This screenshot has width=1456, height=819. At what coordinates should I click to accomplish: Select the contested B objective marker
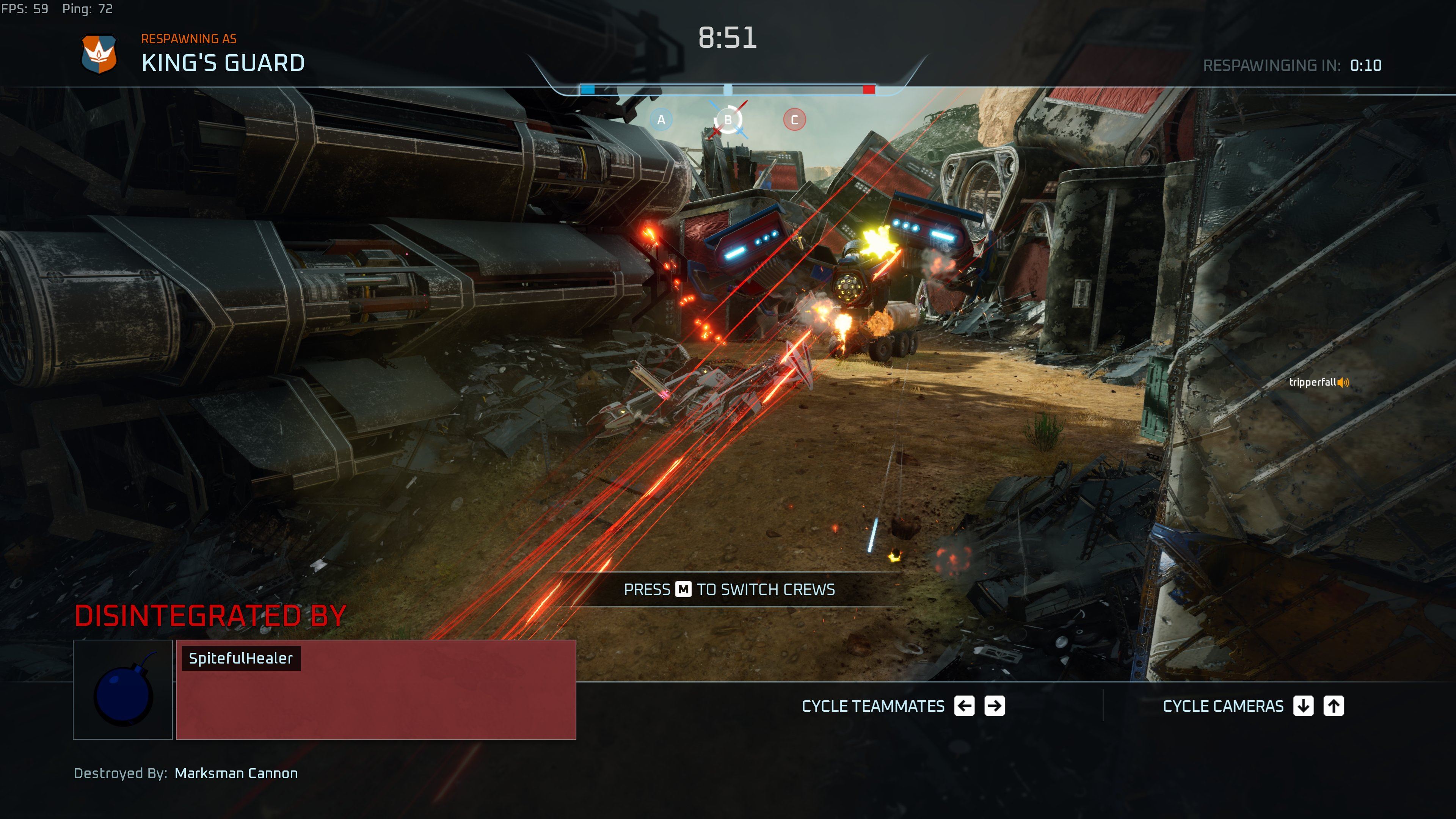point(728,120)
